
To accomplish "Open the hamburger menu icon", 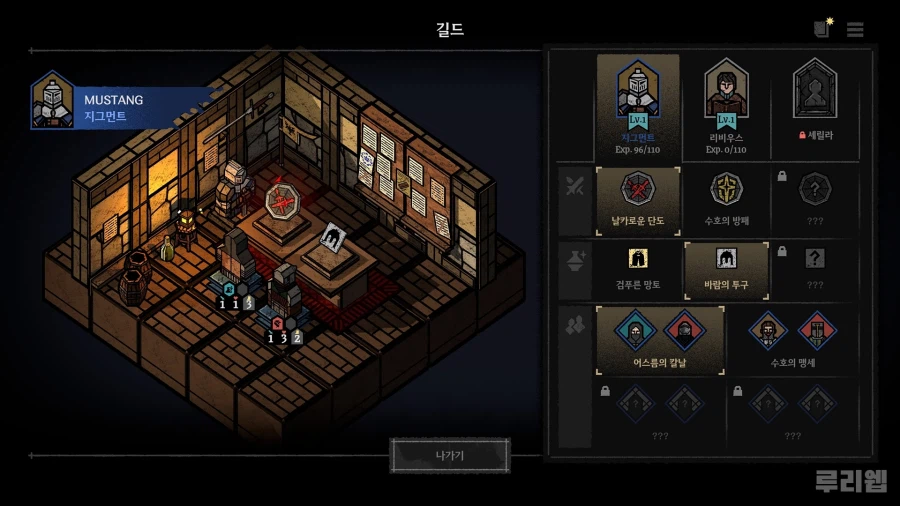I will (x=855, y=30).
